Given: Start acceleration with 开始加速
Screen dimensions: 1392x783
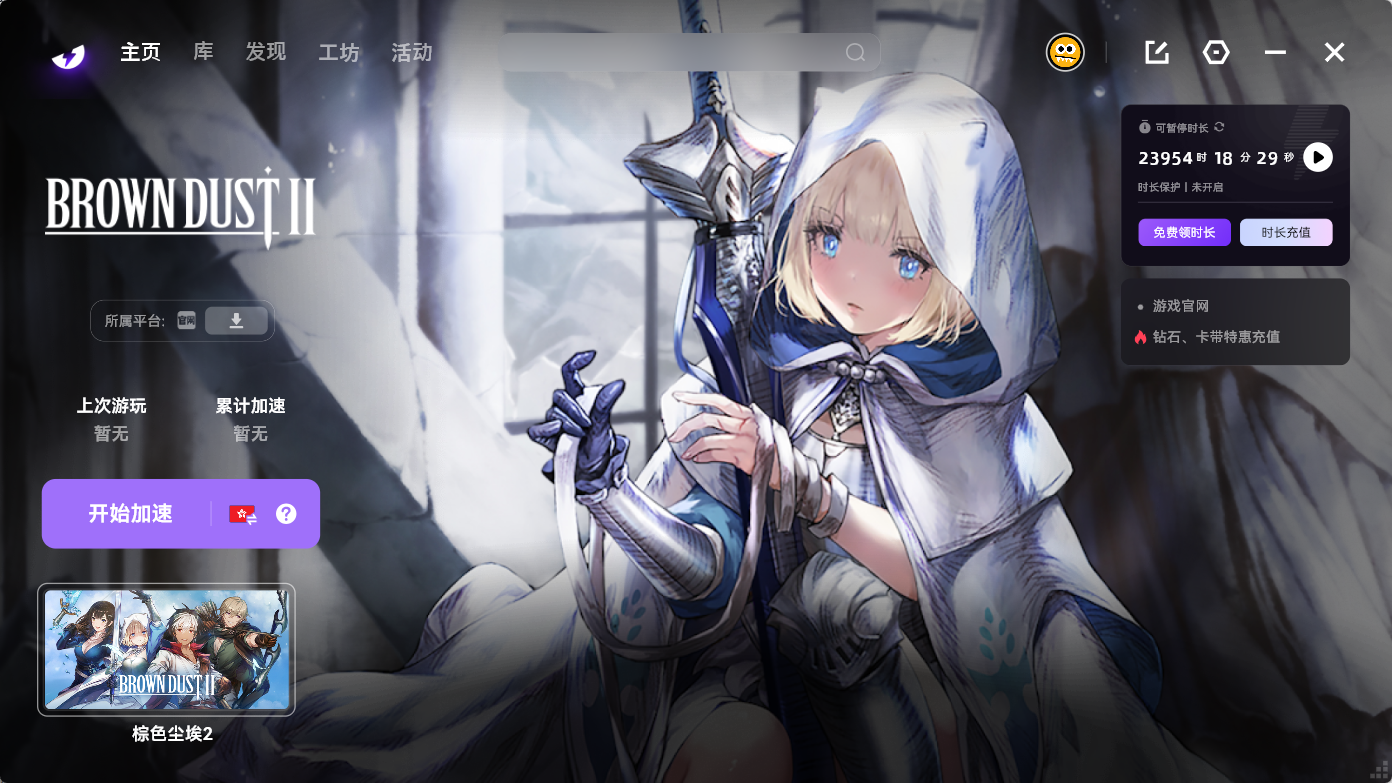Looking at the screenshot, I should coord(130,514).
